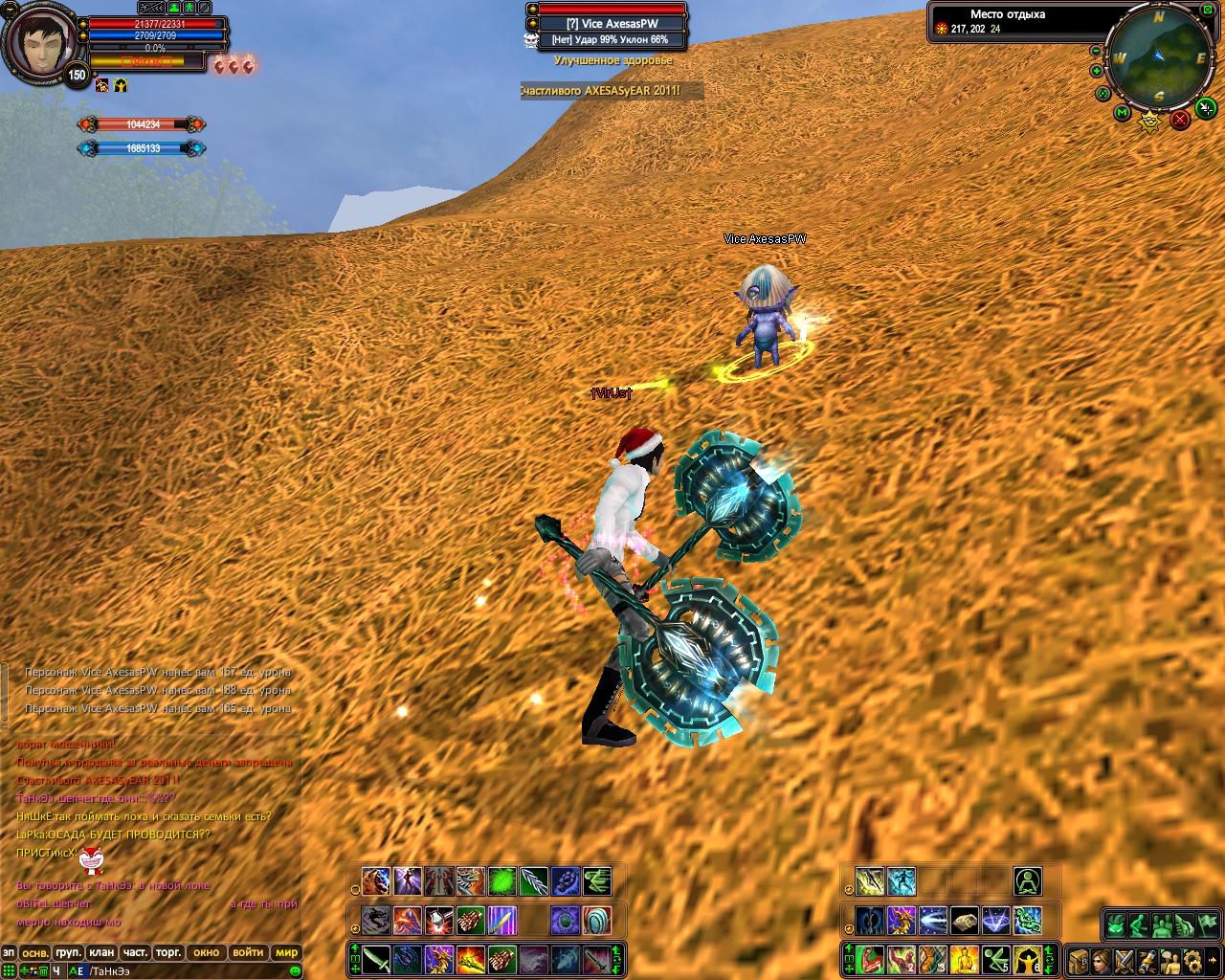This screenshot has height=980, width=1225.
Task: Activate the meditation skill in slot 4
Action: (x=965, y=958)
